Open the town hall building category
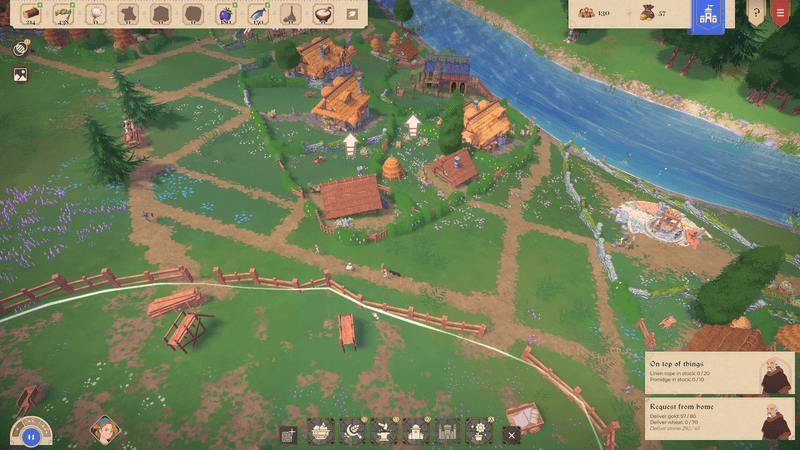 click(x=416, y=433)
